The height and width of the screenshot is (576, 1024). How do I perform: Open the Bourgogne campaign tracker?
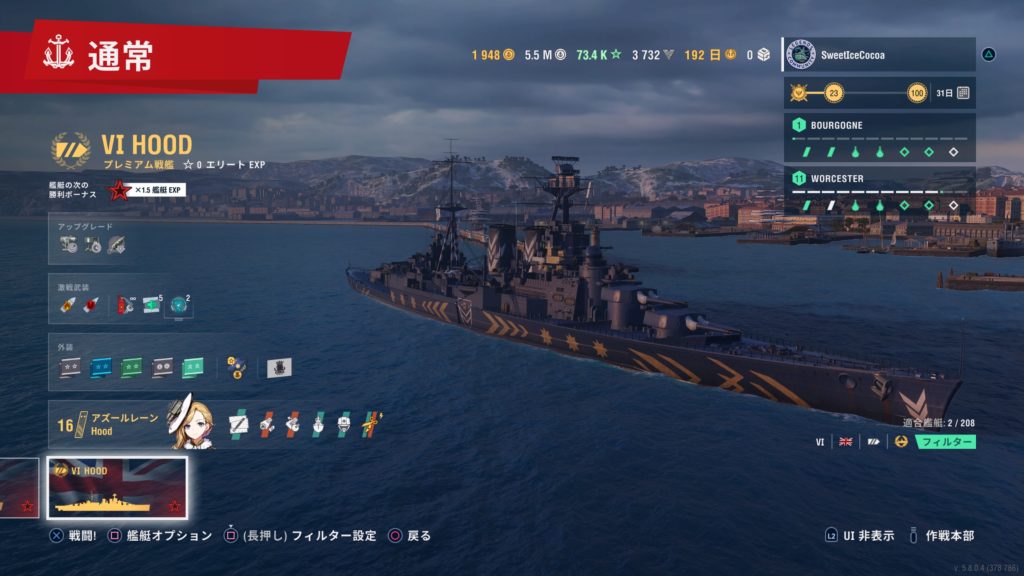pyautogui.click(x=878, y=139)
